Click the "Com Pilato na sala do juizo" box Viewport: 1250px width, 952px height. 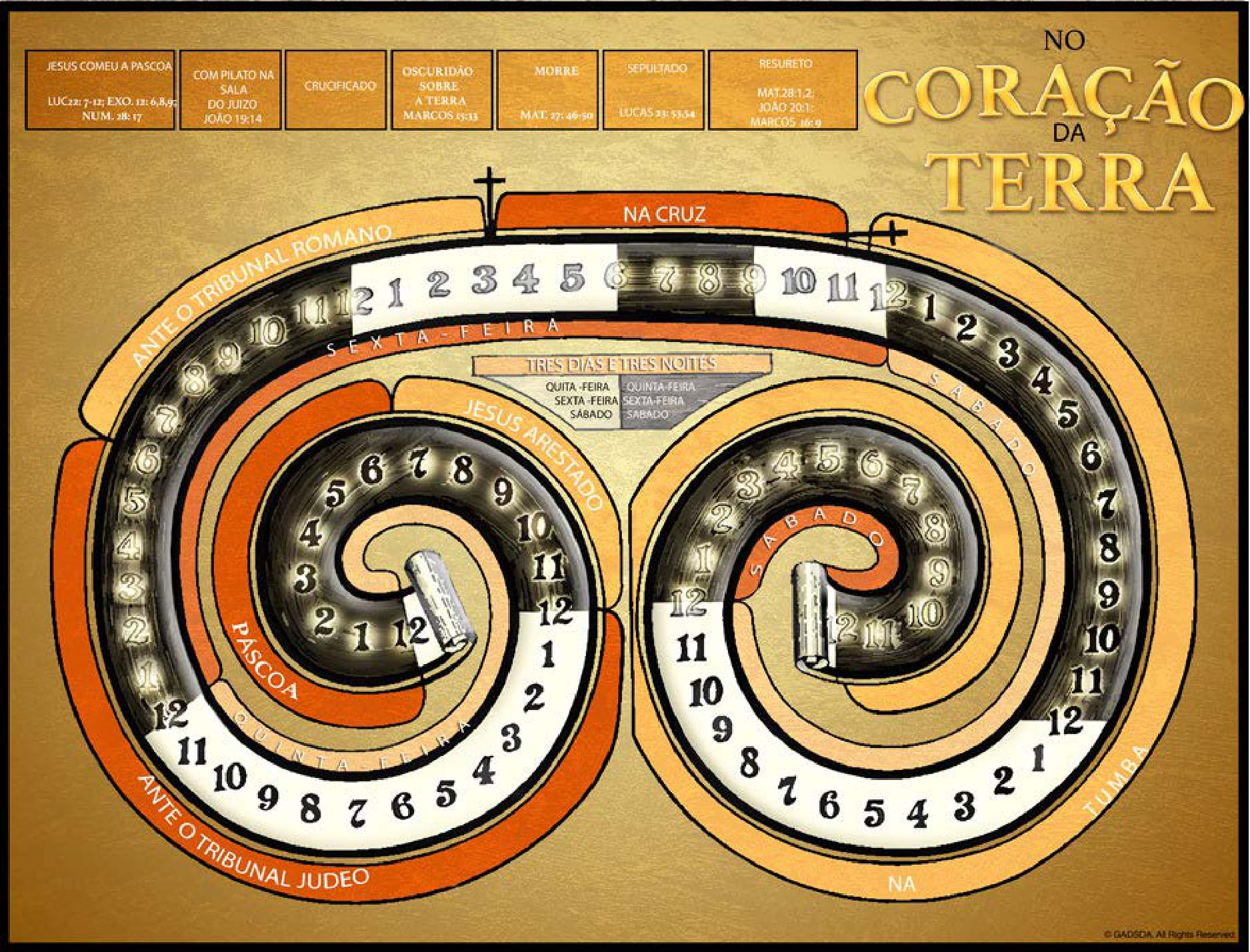(229, 90)
